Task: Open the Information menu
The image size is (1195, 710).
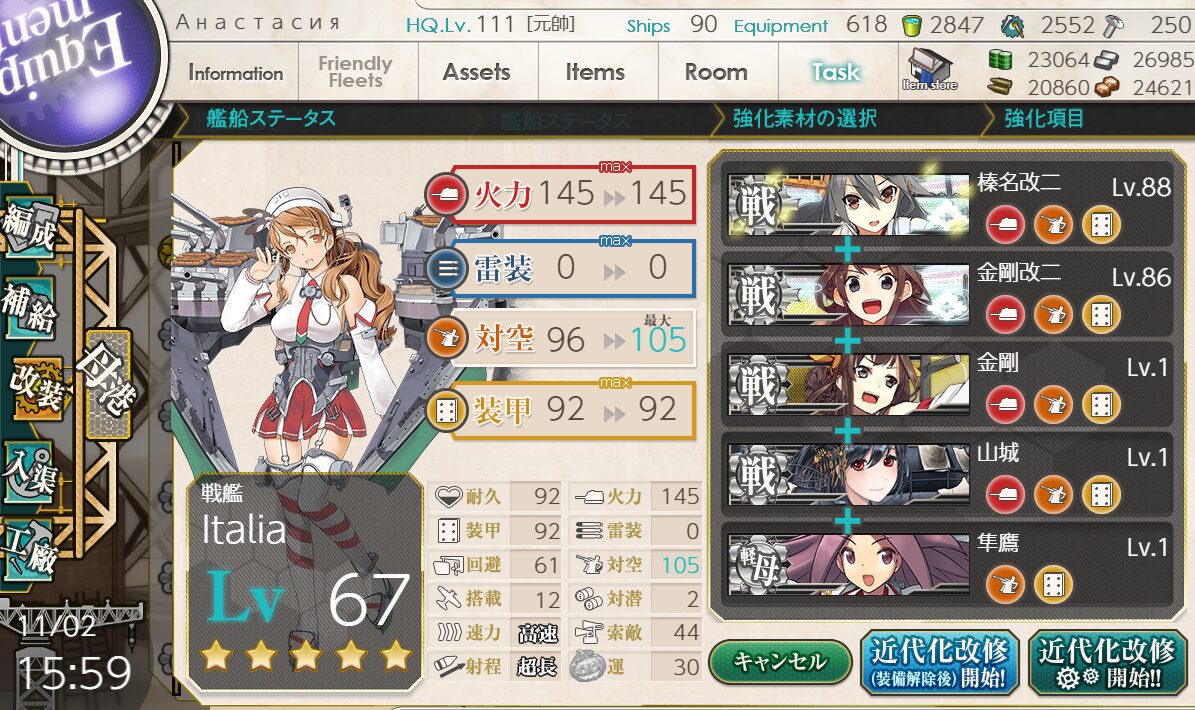Action: click(x=235, y=73)
